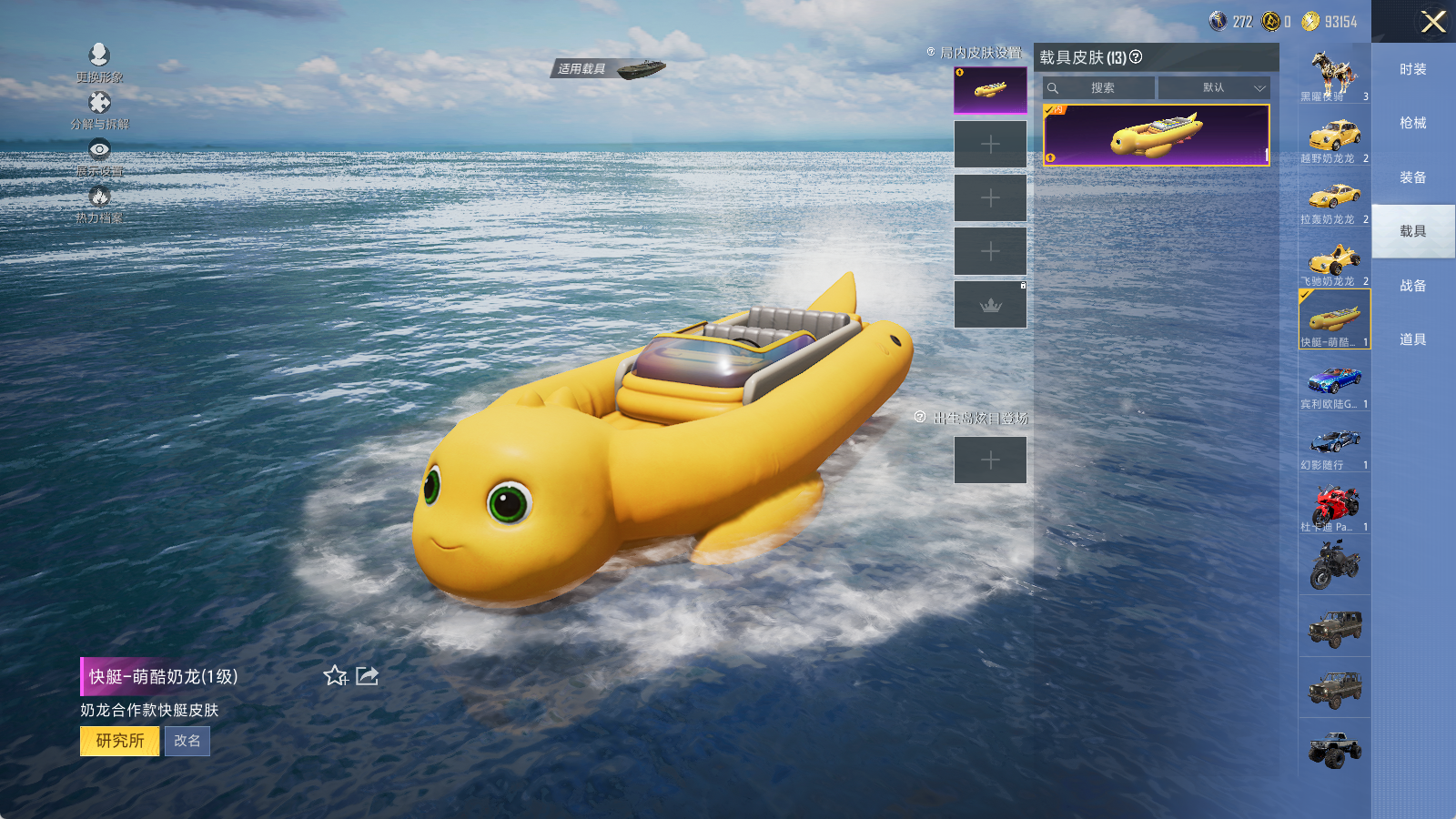The width and height of the screenshot is (1456, 819).
Task: Click the 研究所 button
Action: tap(120, 741)
